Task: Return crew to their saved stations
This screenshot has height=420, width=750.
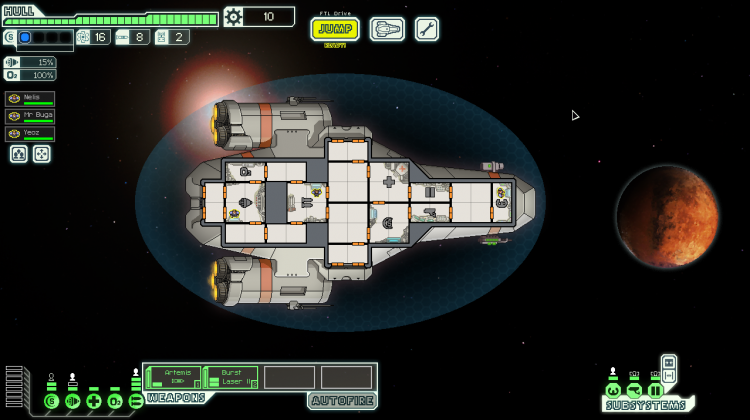Action: tap(41, 154)
